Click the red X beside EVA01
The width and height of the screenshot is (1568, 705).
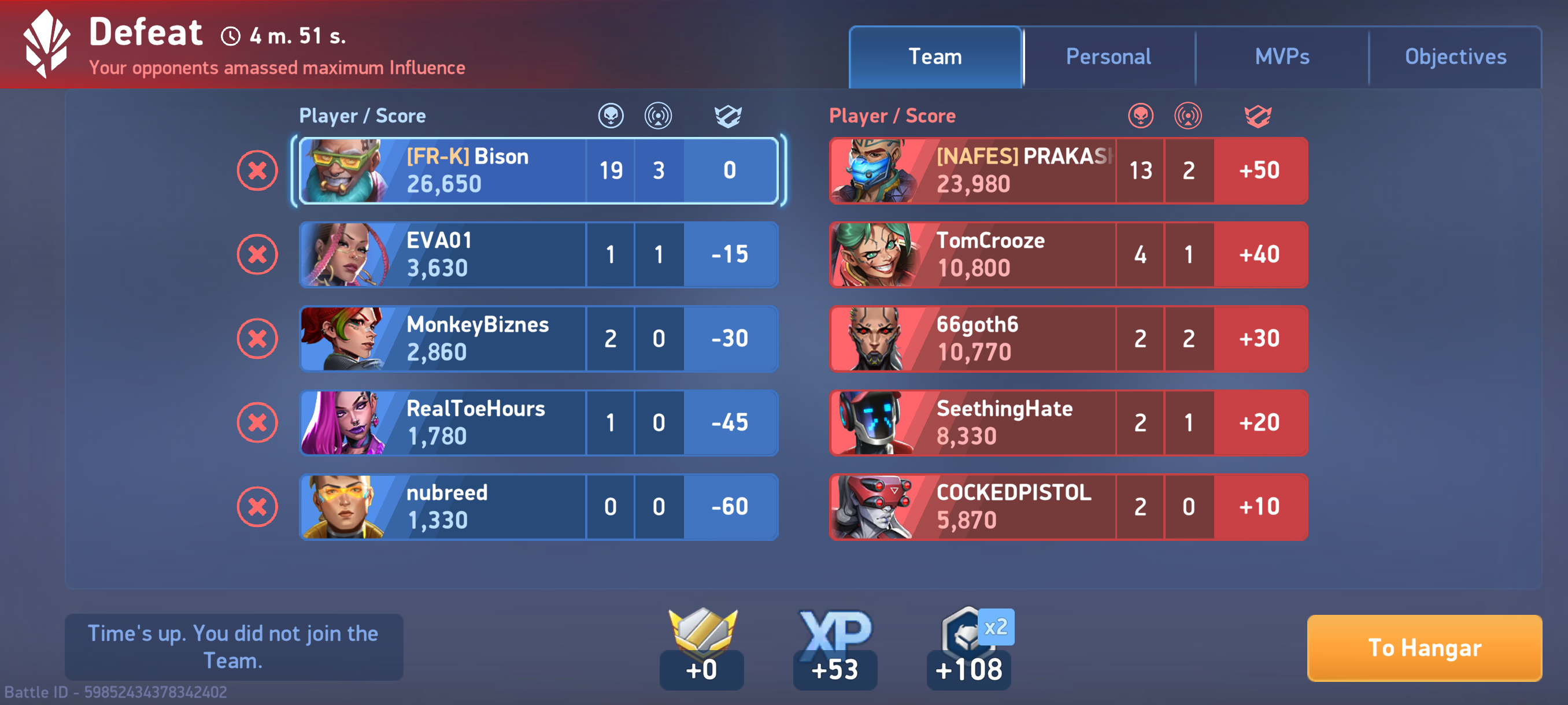(257, 254)
